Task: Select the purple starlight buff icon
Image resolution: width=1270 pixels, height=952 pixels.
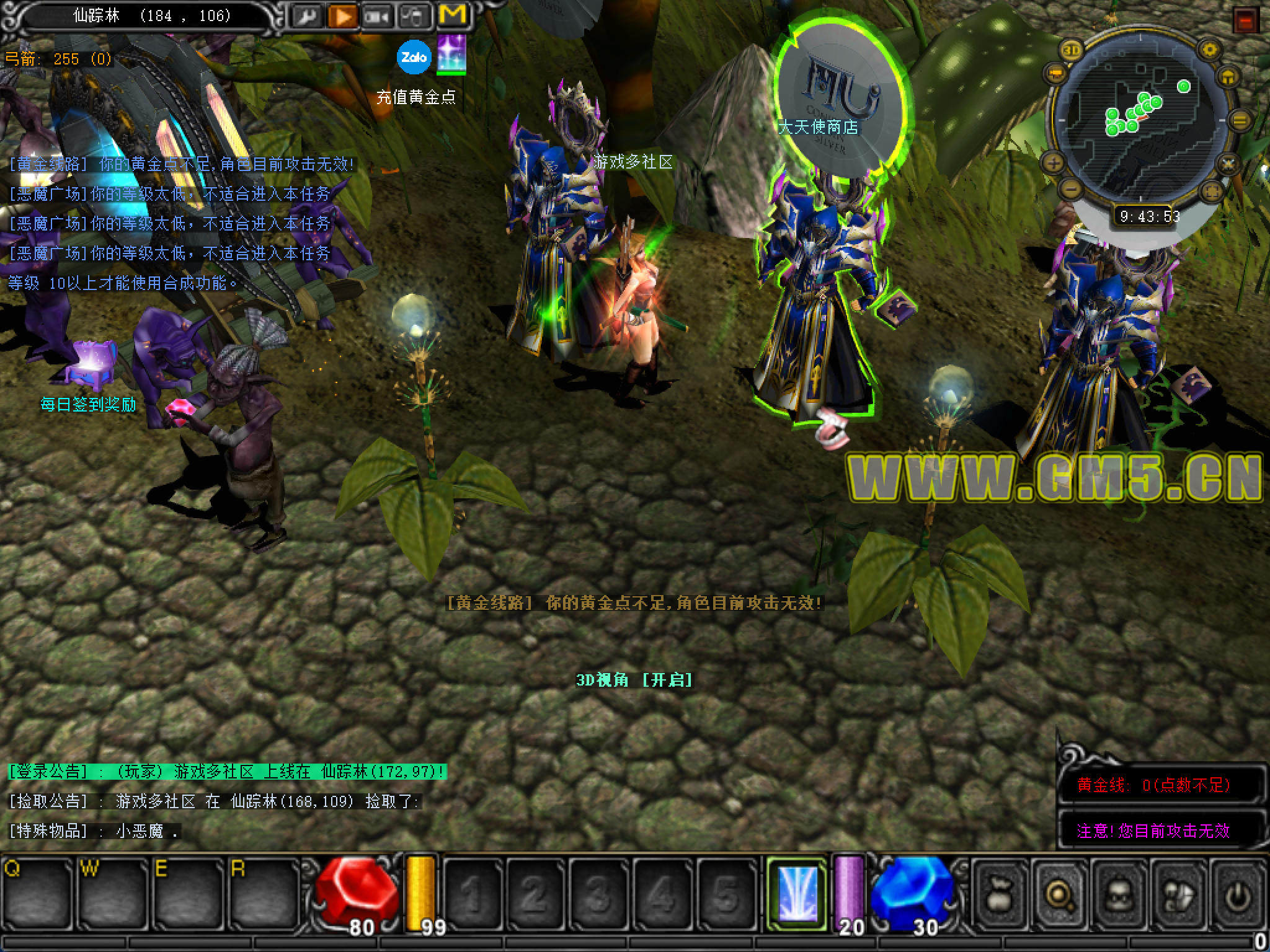Action: point(451,54)
